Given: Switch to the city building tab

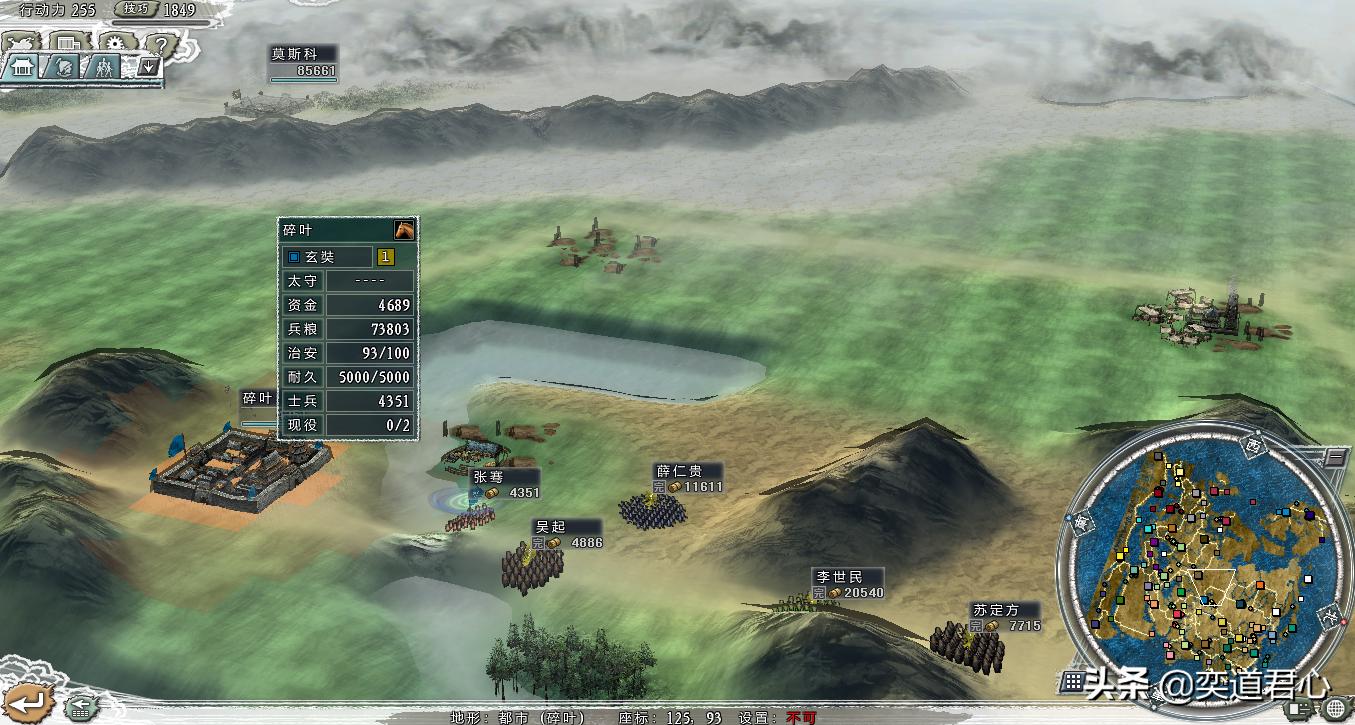Looking at the screenshot, I should click(22, 67).
